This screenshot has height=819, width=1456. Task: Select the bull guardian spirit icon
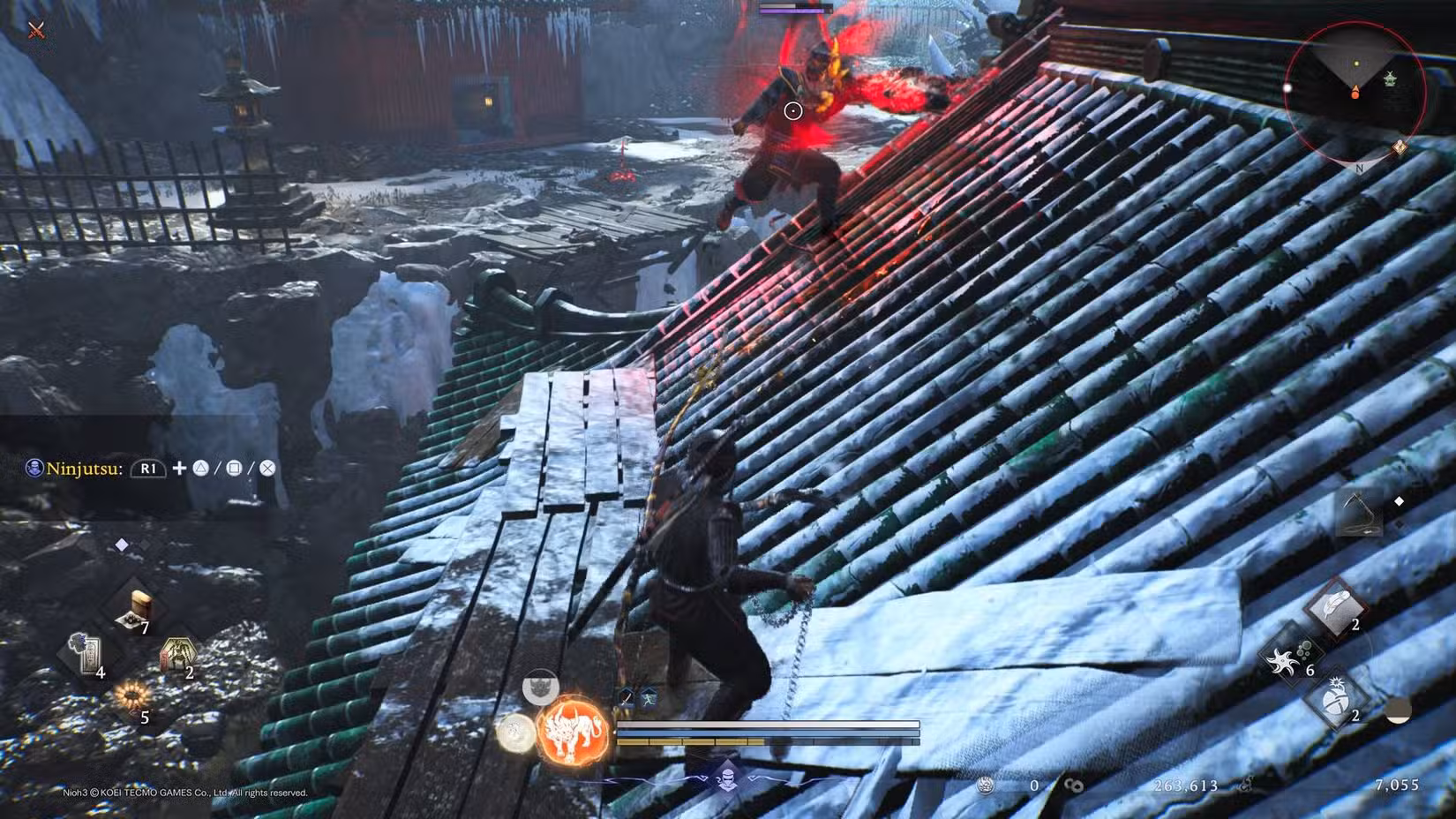(572, 730)
